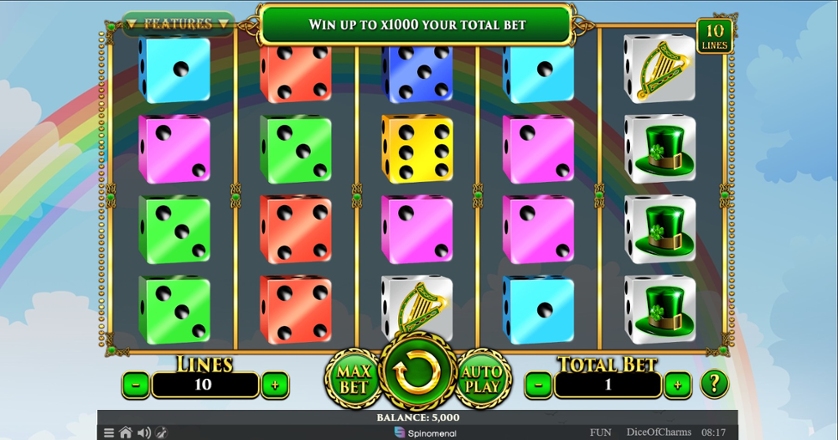Toggle the sound speaker icon
Viewport: 838px width, 440px height.
[143, 433]
